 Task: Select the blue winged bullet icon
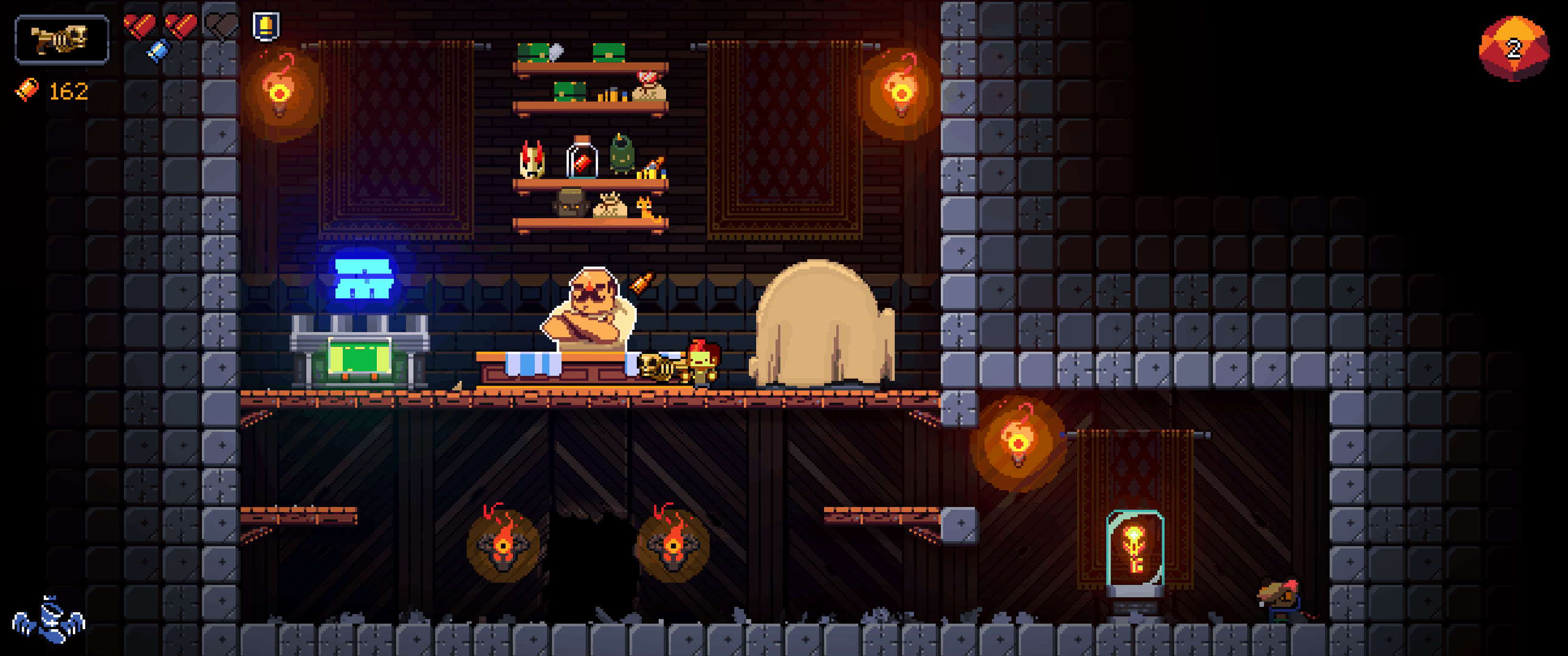(49, 620)
